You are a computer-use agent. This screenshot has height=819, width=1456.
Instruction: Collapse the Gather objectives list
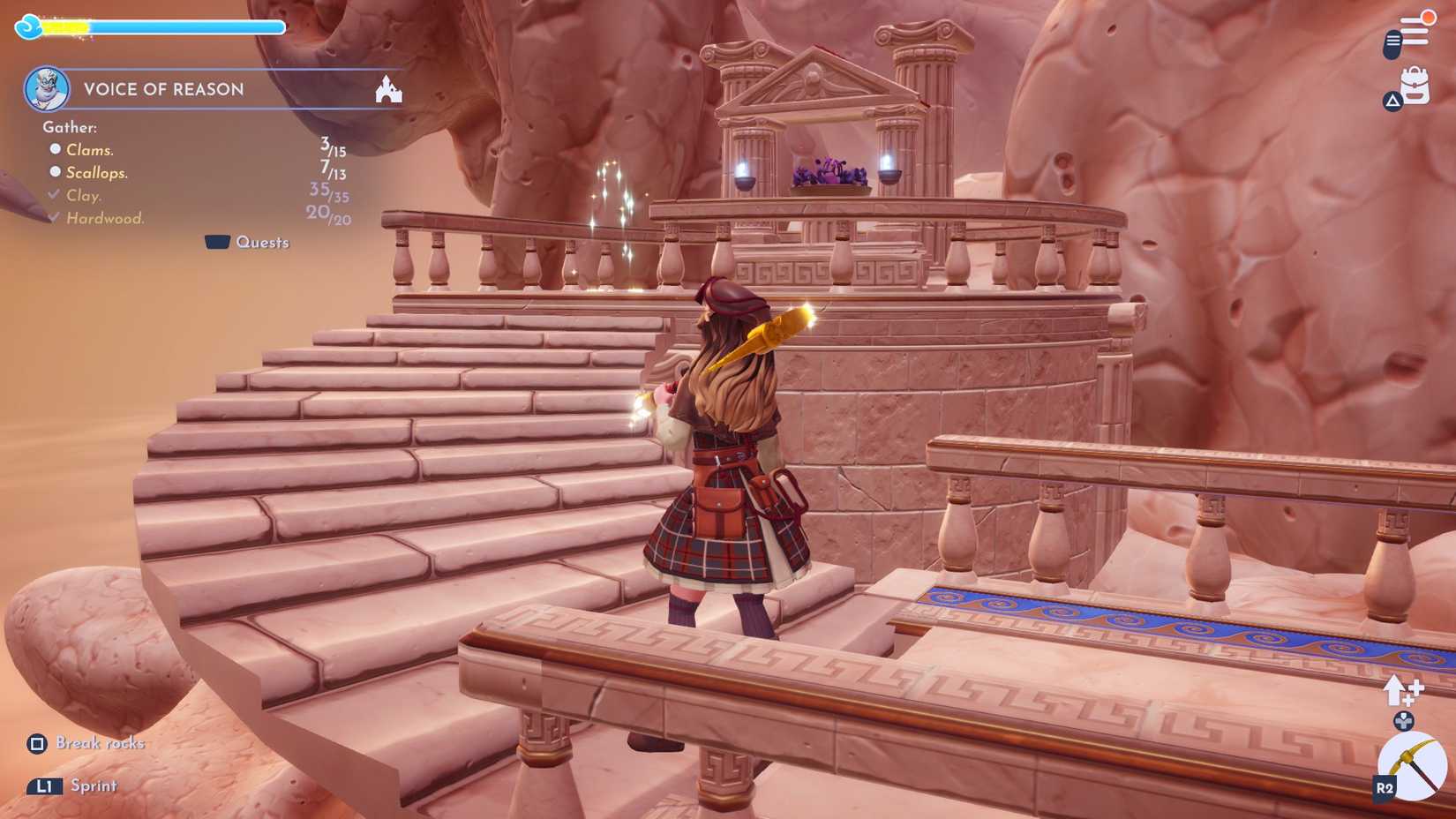68,127
